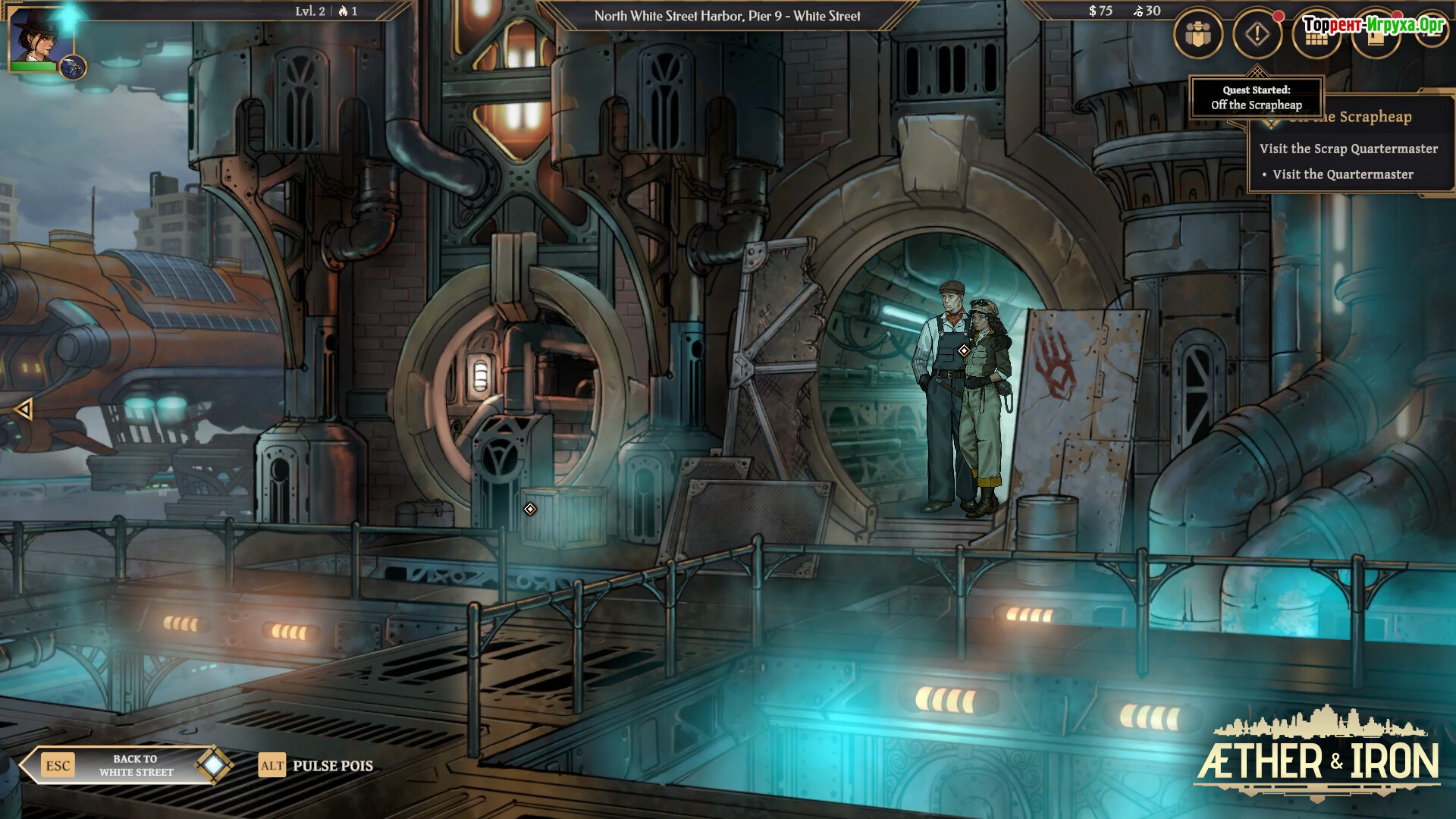Click the Pulse POIs button

point(317,766)
